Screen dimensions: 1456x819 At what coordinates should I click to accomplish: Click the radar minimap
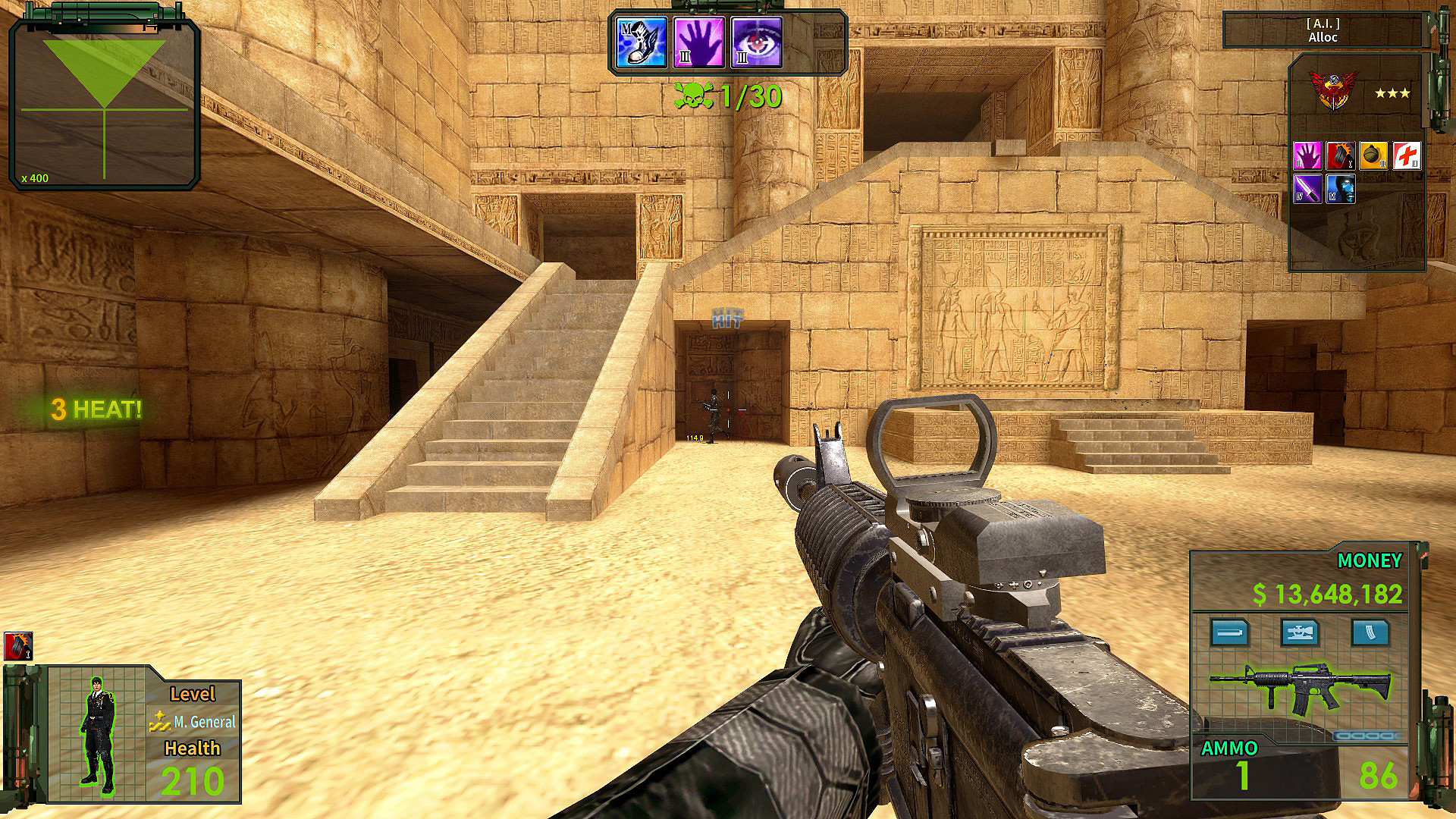(x=104, y=104)
